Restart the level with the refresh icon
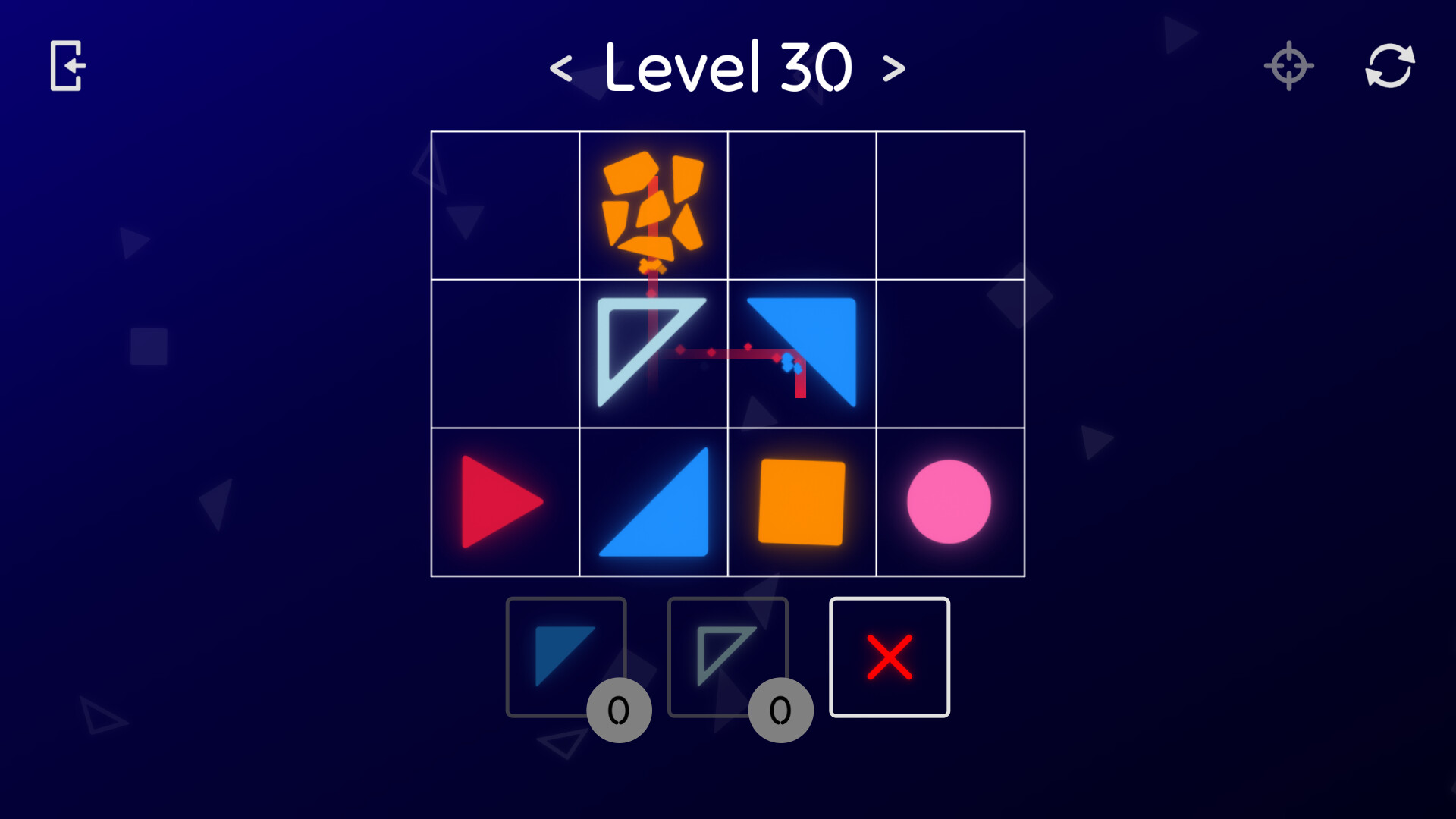The image size is (1456, 819). (x=1390, y=65)
